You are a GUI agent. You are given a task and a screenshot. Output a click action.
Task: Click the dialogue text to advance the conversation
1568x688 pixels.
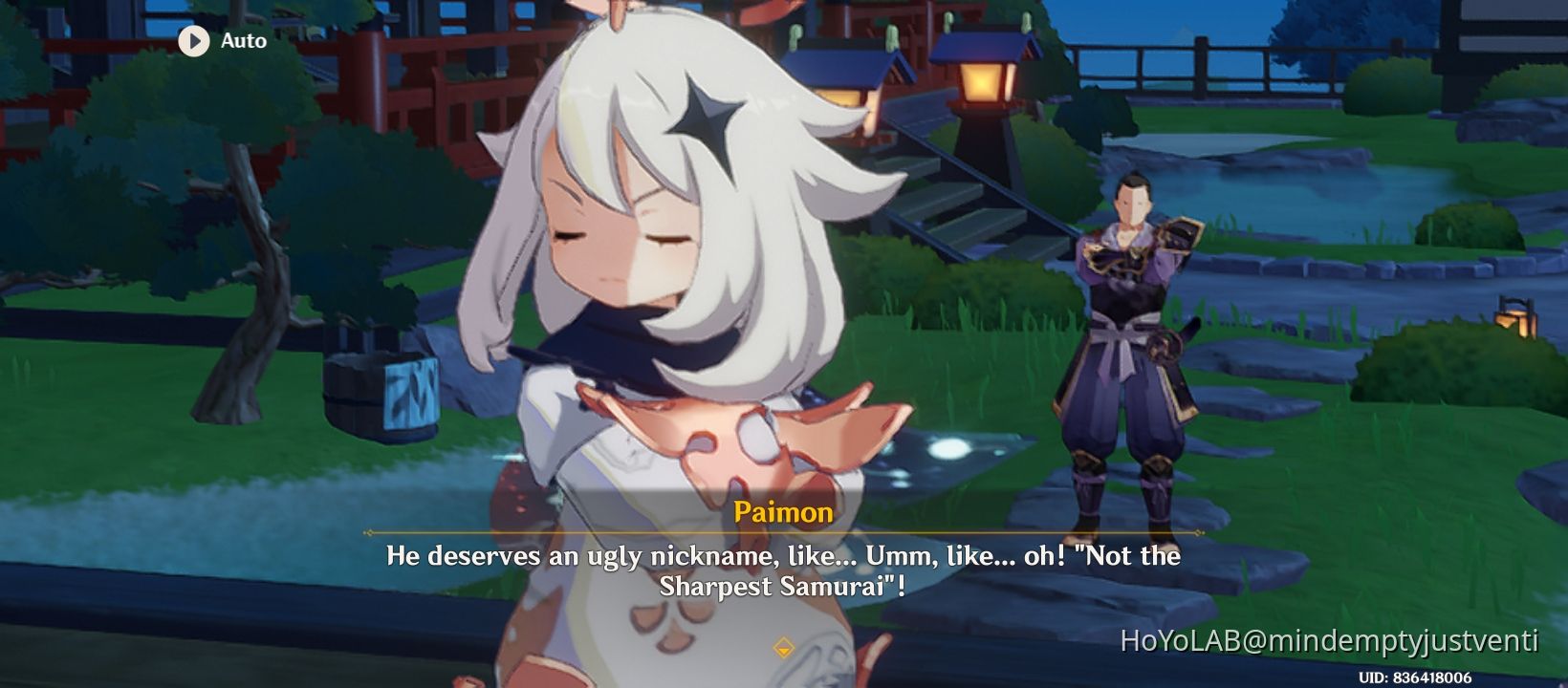point(783,569)
